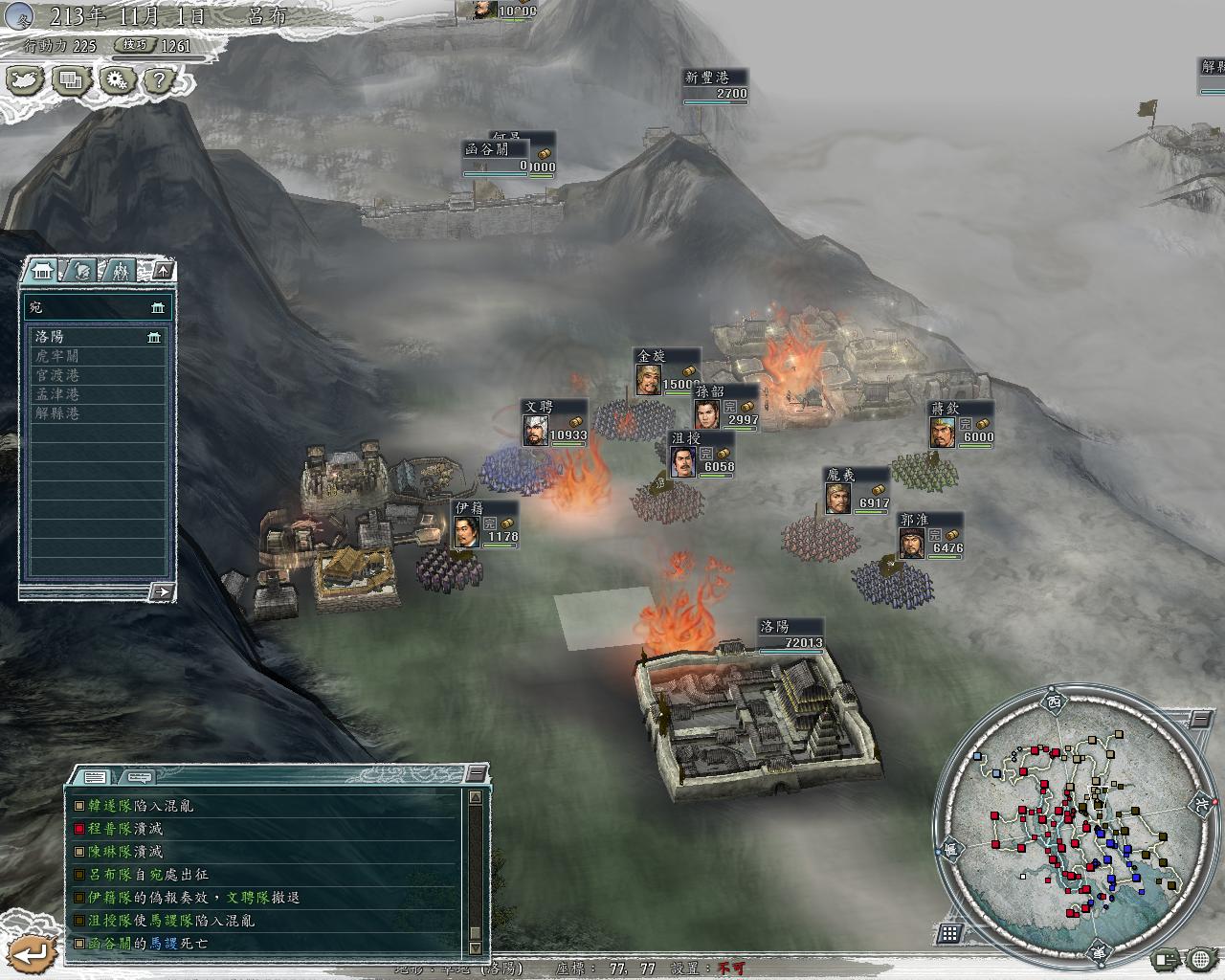Select 解縣港 in the city list
The image size is (1225, 980).
57,413
